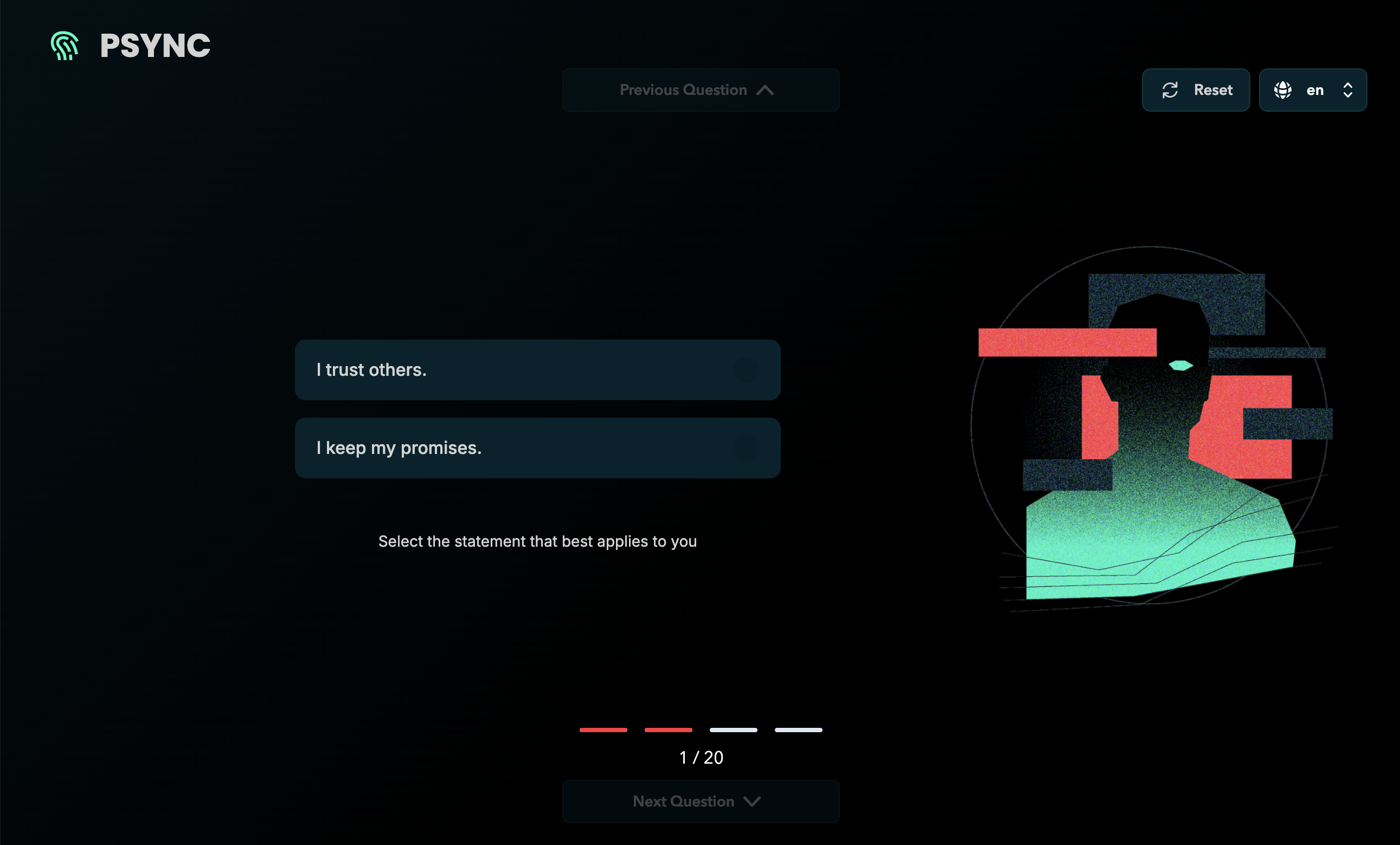Screen dimensions: 1400x845
Task: Click the first red progress segment
Action: [x=603, y=731]
